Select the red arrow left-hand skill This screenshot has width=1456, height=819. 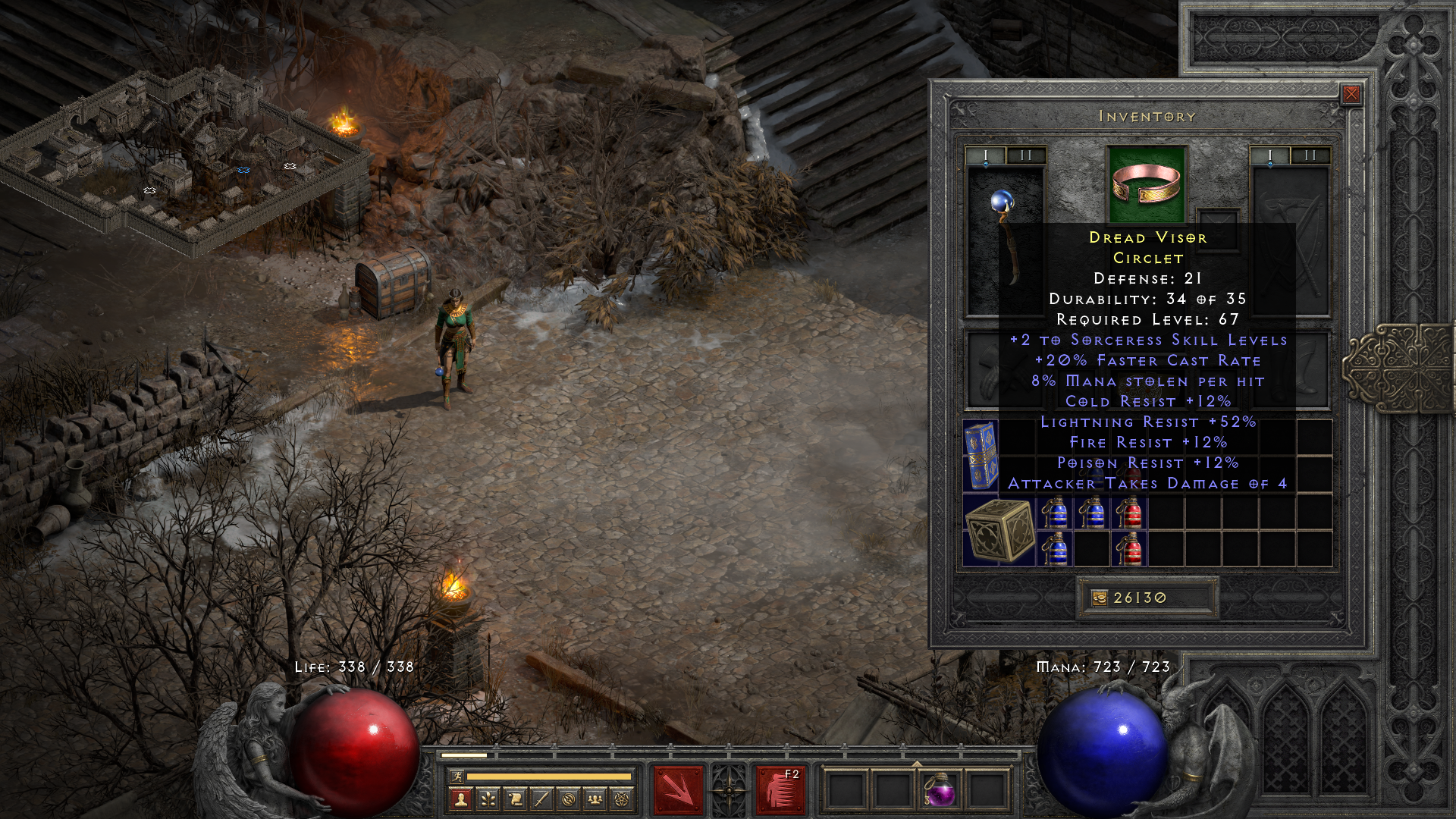click(680, 791)
